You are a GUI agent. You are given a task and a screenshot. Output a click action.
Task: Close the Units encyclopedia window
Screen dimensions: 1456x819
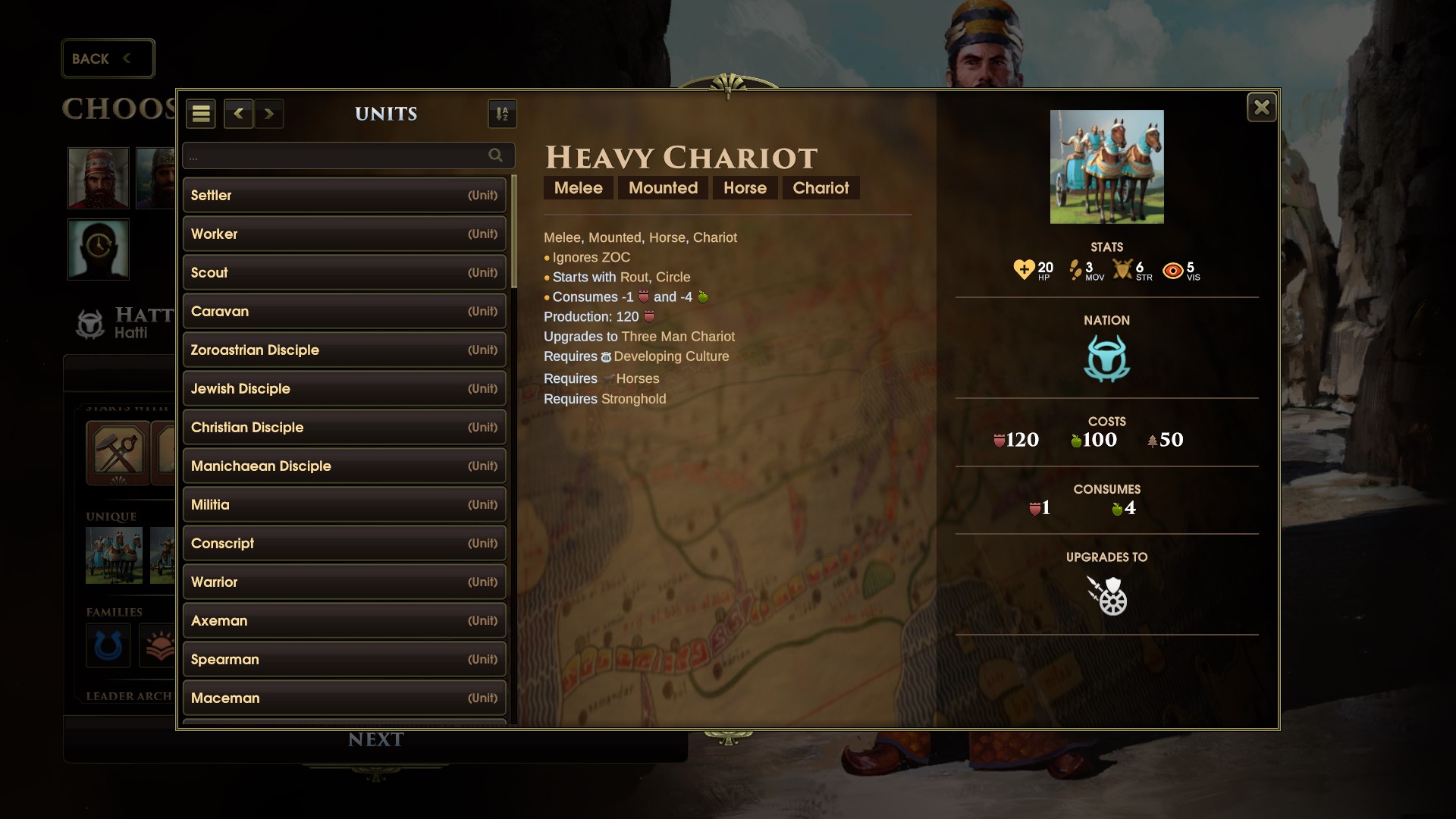pos(1261,108)
